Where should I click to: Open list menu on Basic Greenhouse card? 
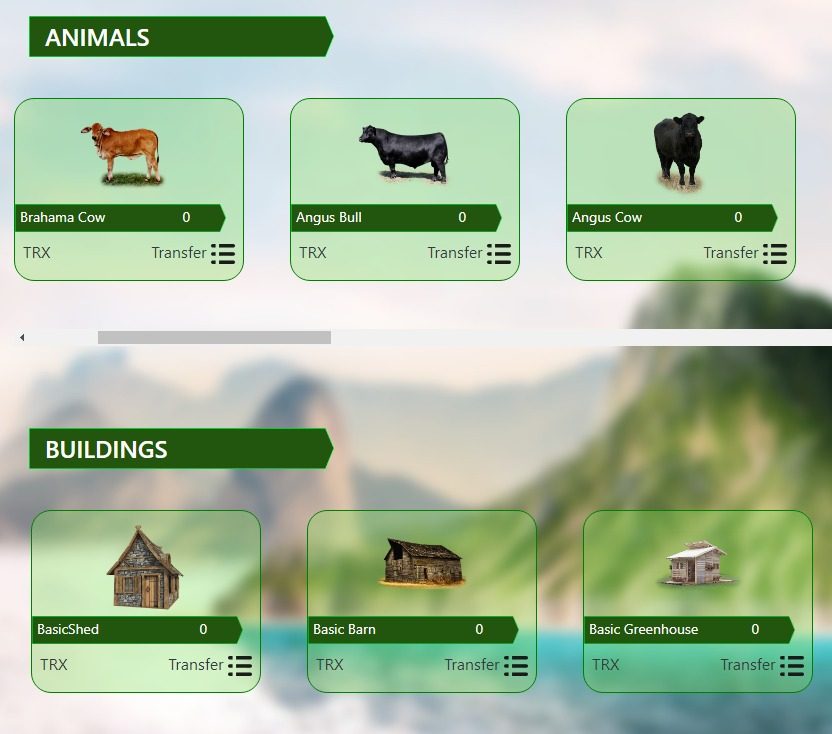point(792,666)
